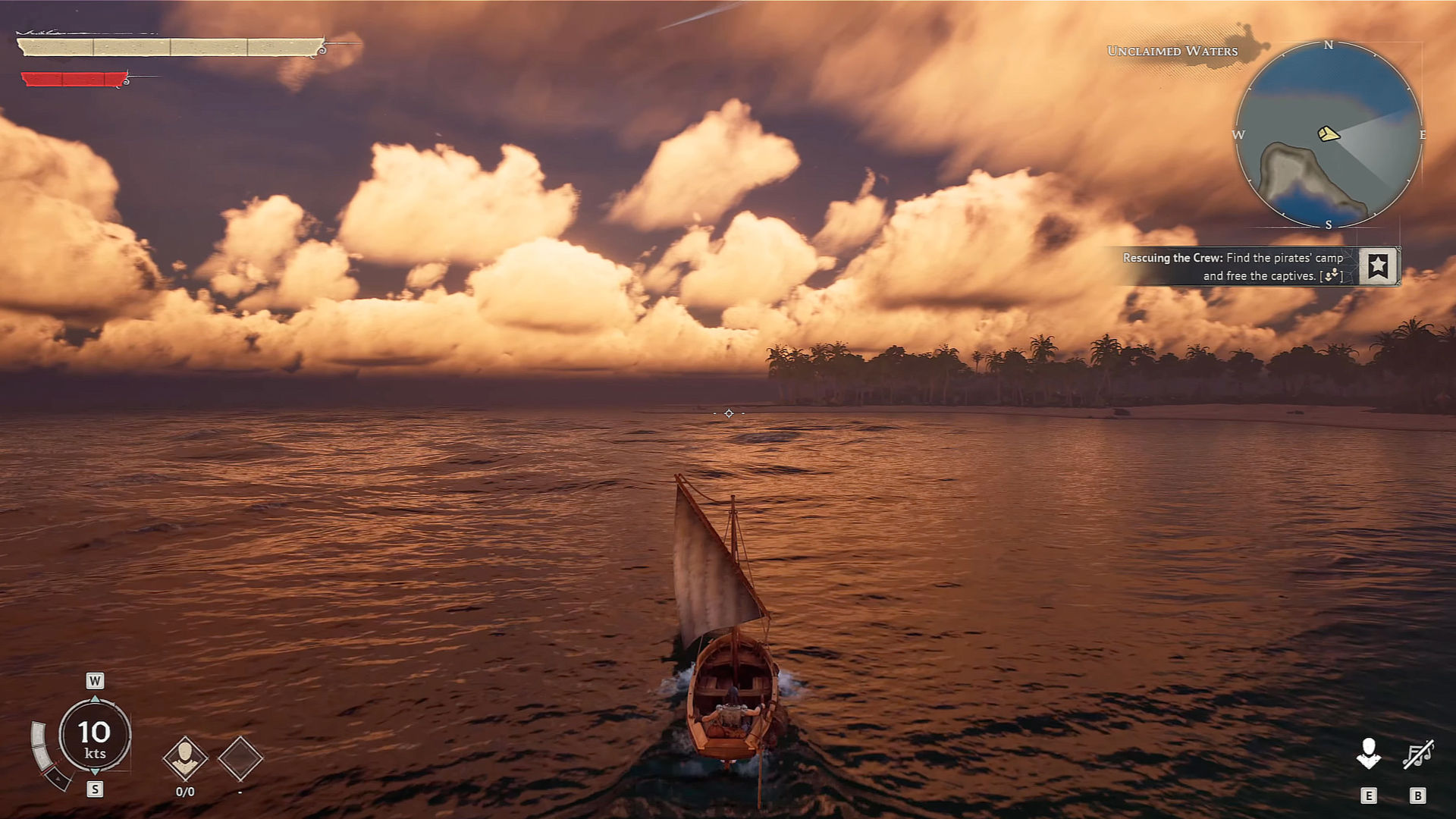Select the crew portrait diamond slot
Viewport: 1456px width, 819px height.
(x=185, y=757)
